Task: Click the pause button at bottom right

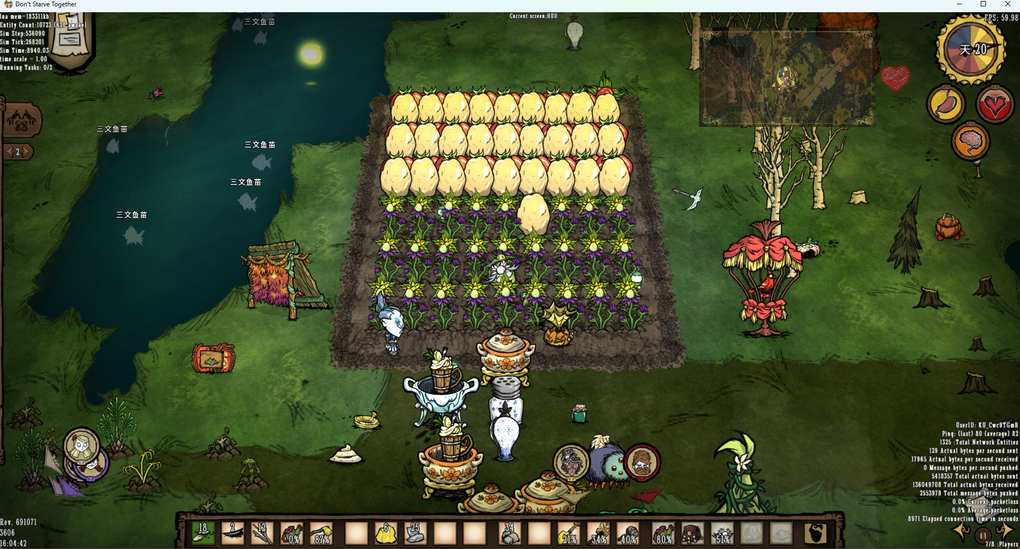Action: click(983, 536)
